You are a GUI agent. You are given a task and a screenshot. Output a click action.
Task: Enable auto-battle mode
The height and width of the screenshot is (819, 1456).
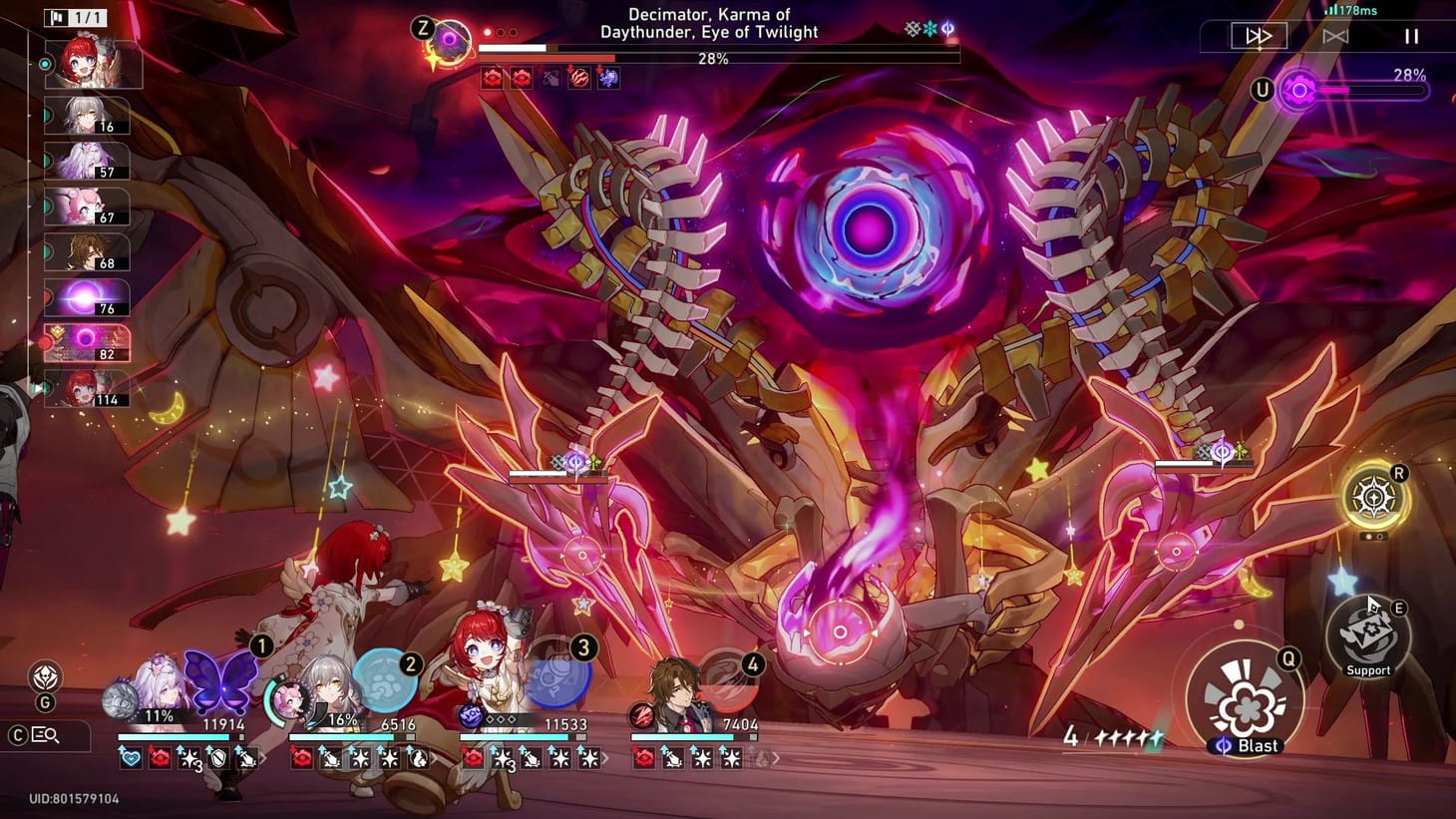1336,36
